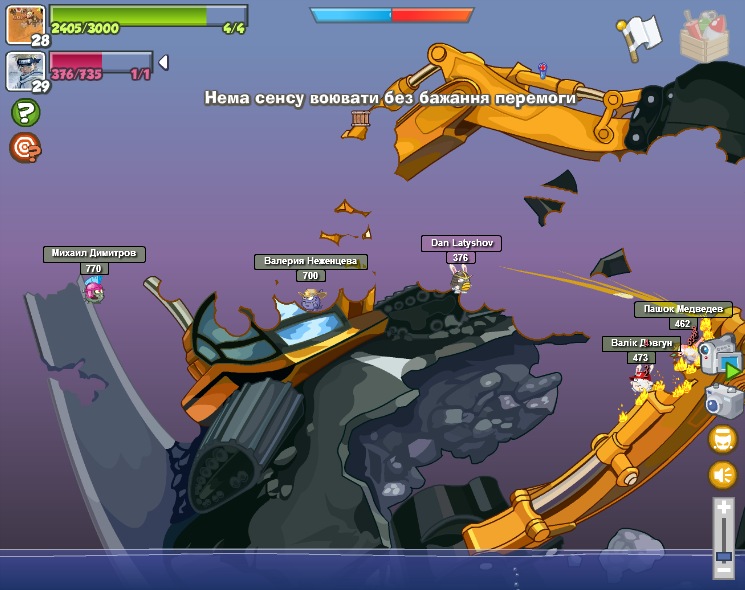
Task: Zoom in with the plus button
Action: coord(723,508)
